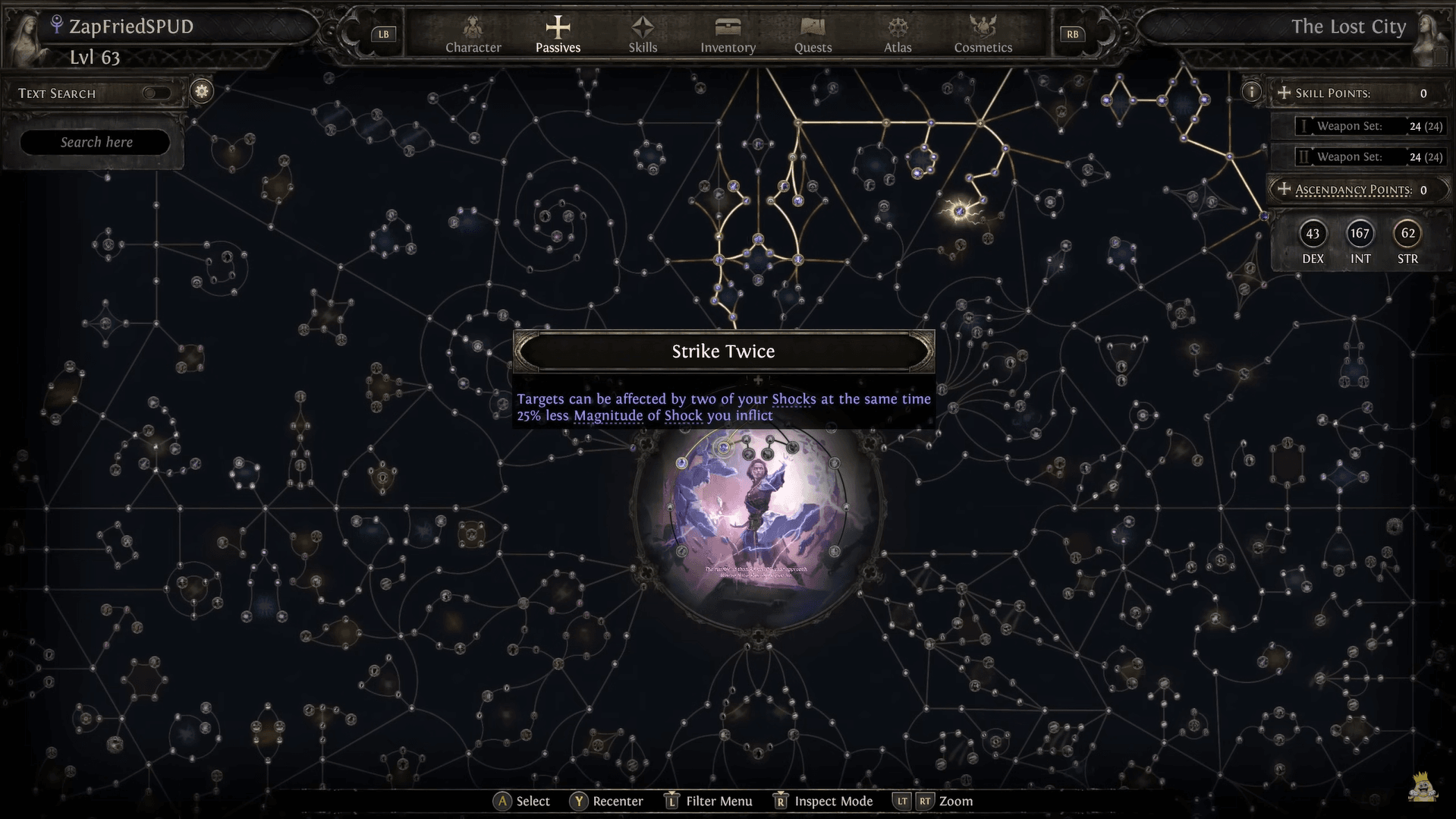The height and width of the screenshot is (819, 1456).
Task: Switch to the Cosmetics tab
Action: pos(983,35)
